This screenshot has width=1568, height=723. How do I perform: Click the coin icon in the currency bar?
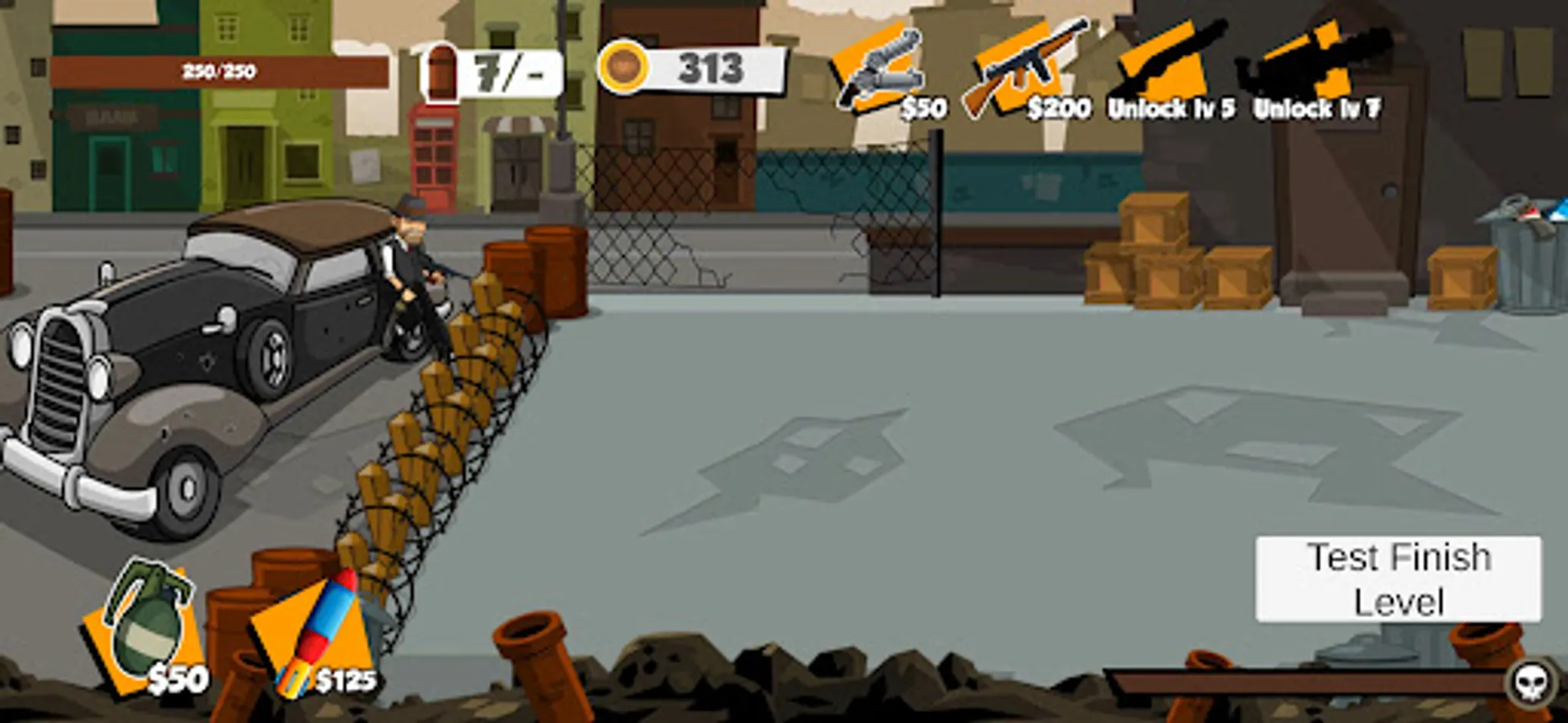tap(625, 70)
